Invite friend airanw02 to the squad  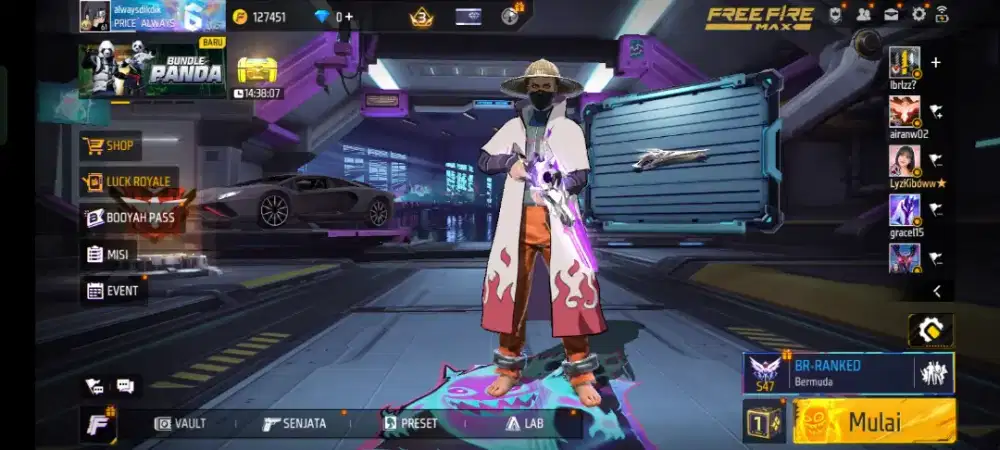[935, 111]
